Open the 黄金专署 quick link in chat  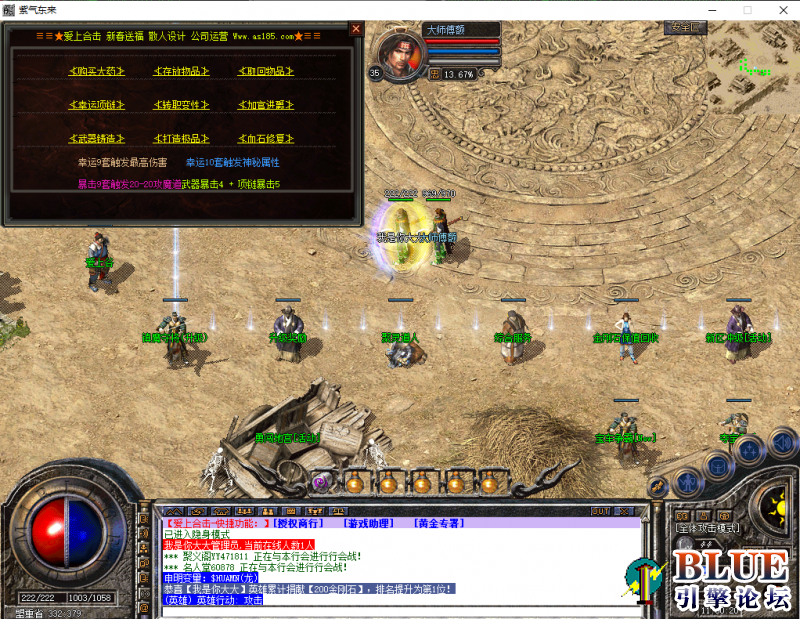point(438,523)
